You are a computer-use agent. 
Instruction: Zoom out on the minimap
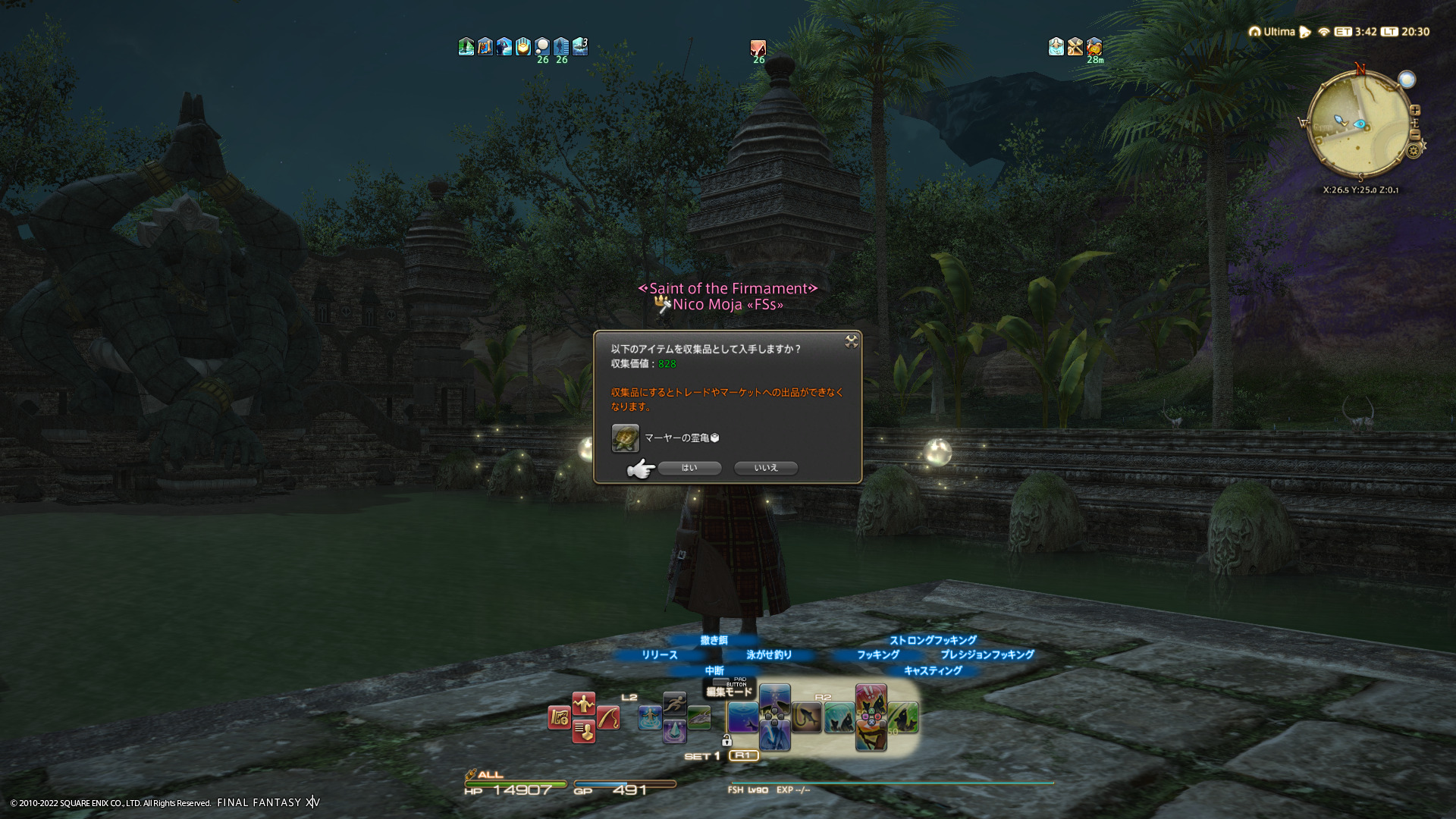1415,135
